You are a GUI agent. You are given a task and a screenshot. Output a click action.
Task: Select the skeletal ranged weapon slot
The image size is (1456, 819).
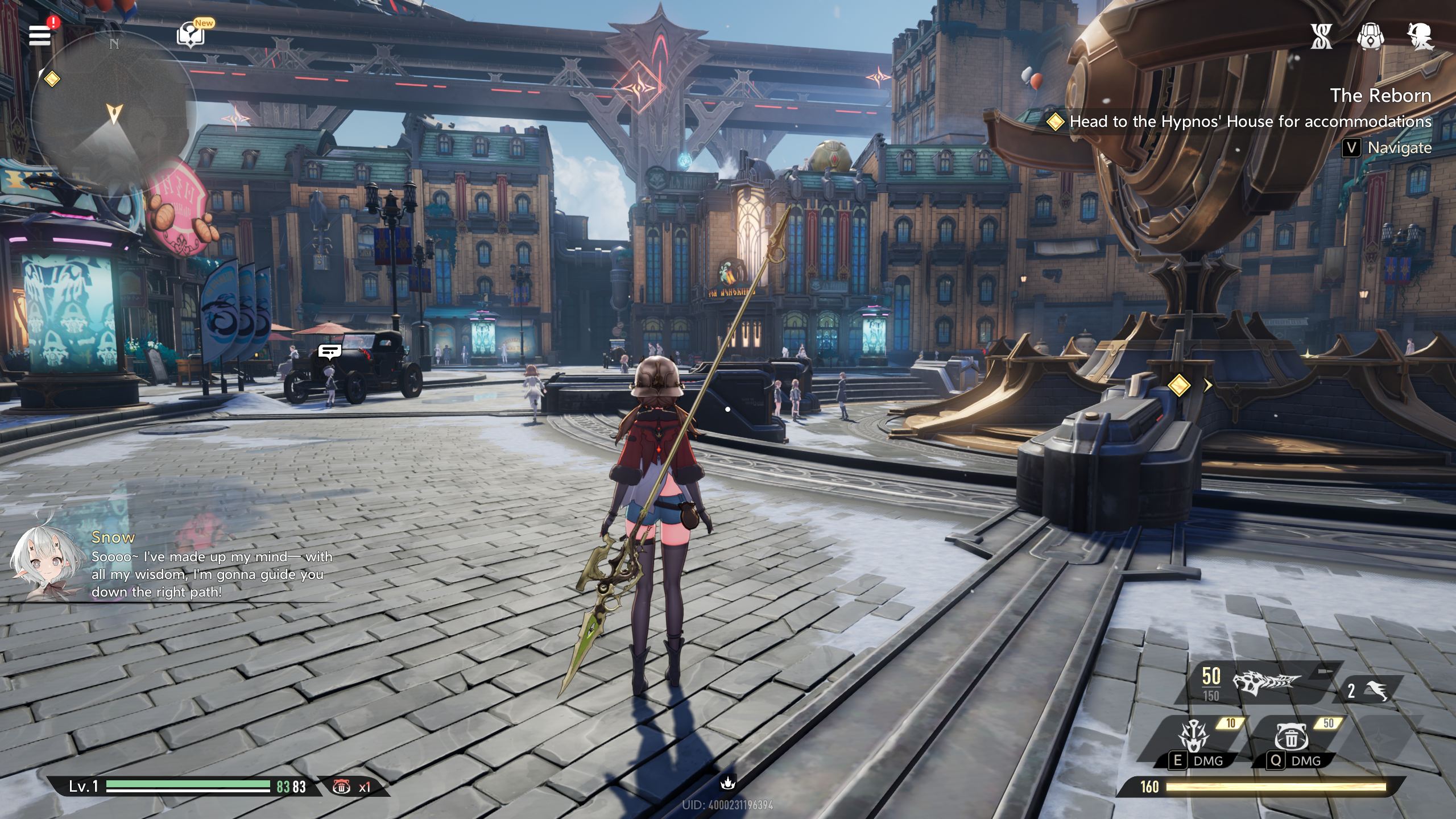1266,682
